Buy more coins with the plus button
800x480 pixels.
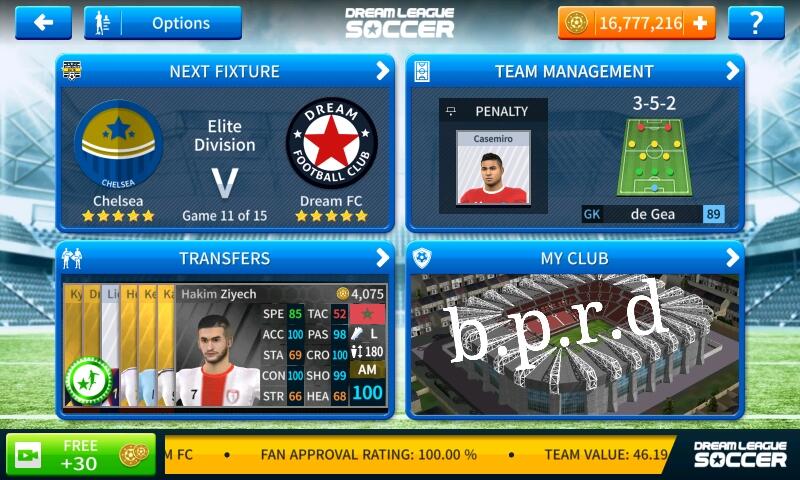point(700,22)
